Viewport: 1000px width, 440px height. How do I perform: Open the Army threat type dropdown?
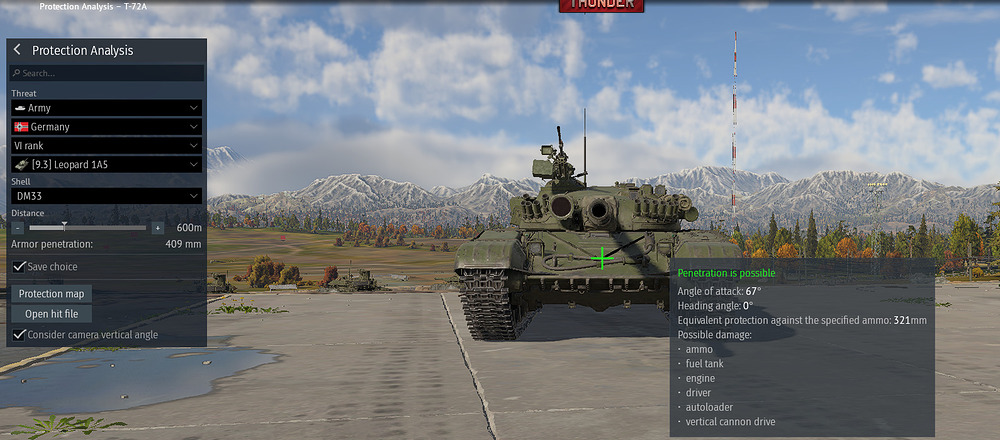(x=106, y=107)
